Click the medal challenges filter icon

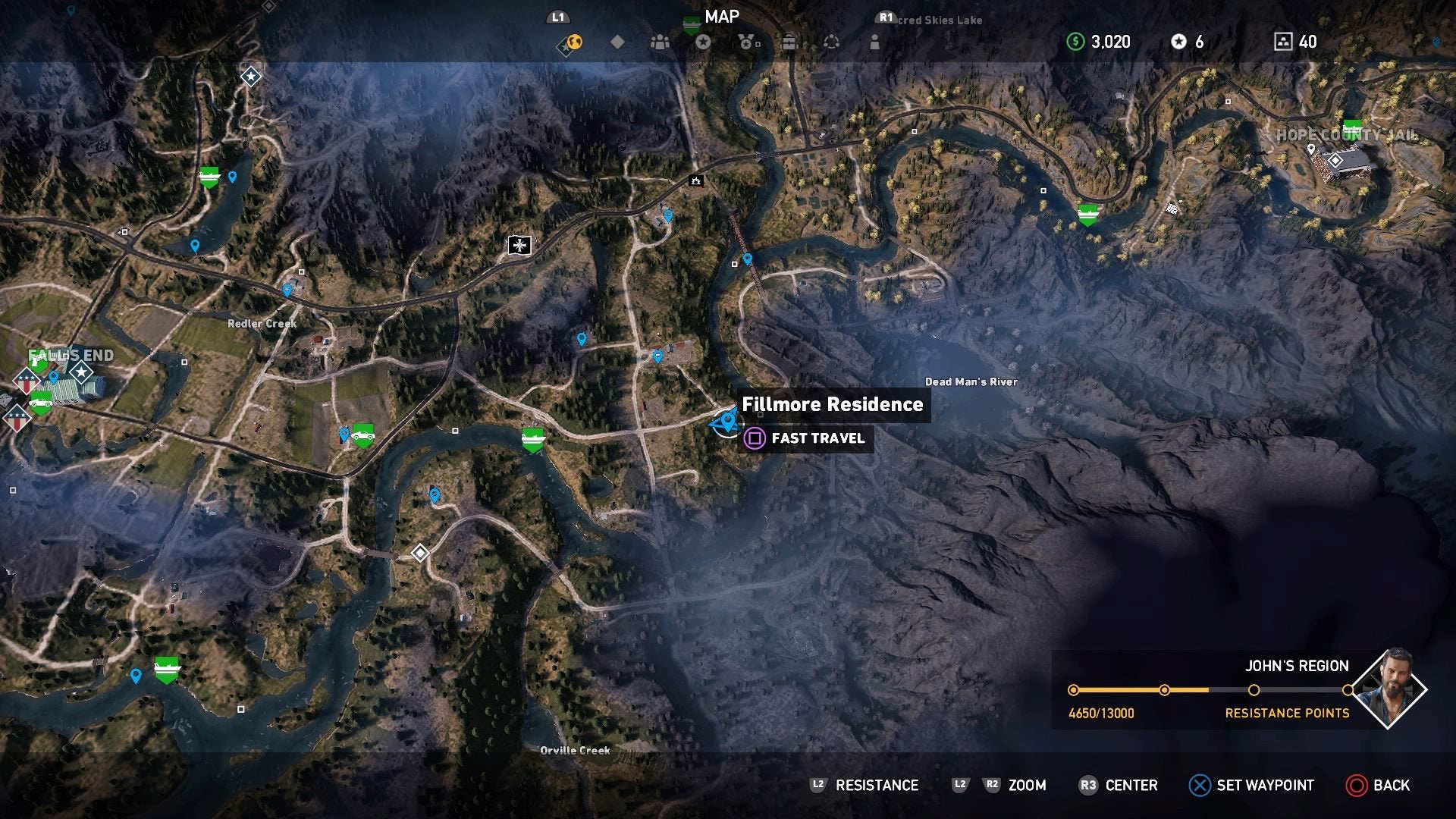(x=748, y=43)
